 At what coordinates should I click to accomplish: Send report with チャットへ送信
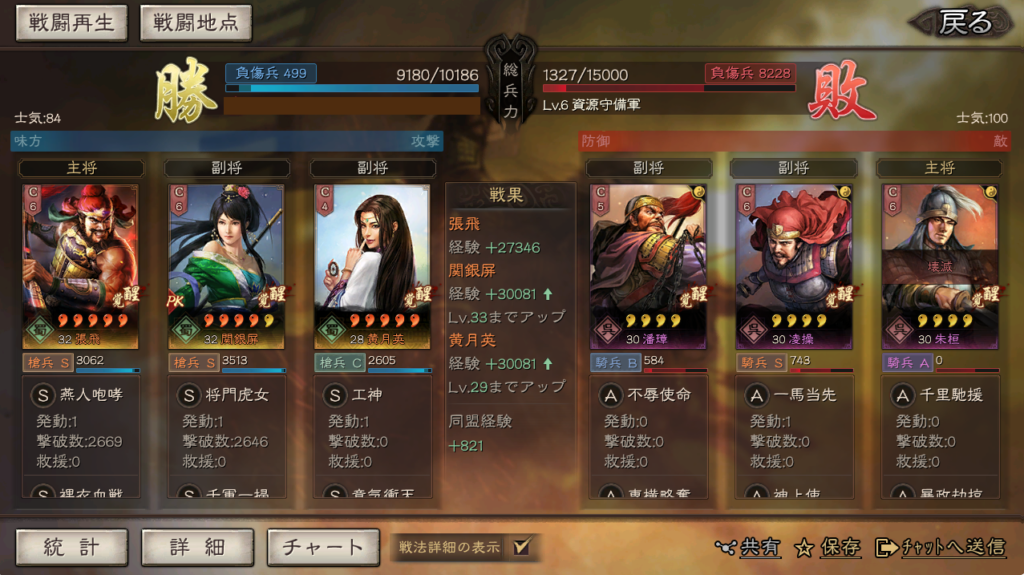(x=940, y=547)
